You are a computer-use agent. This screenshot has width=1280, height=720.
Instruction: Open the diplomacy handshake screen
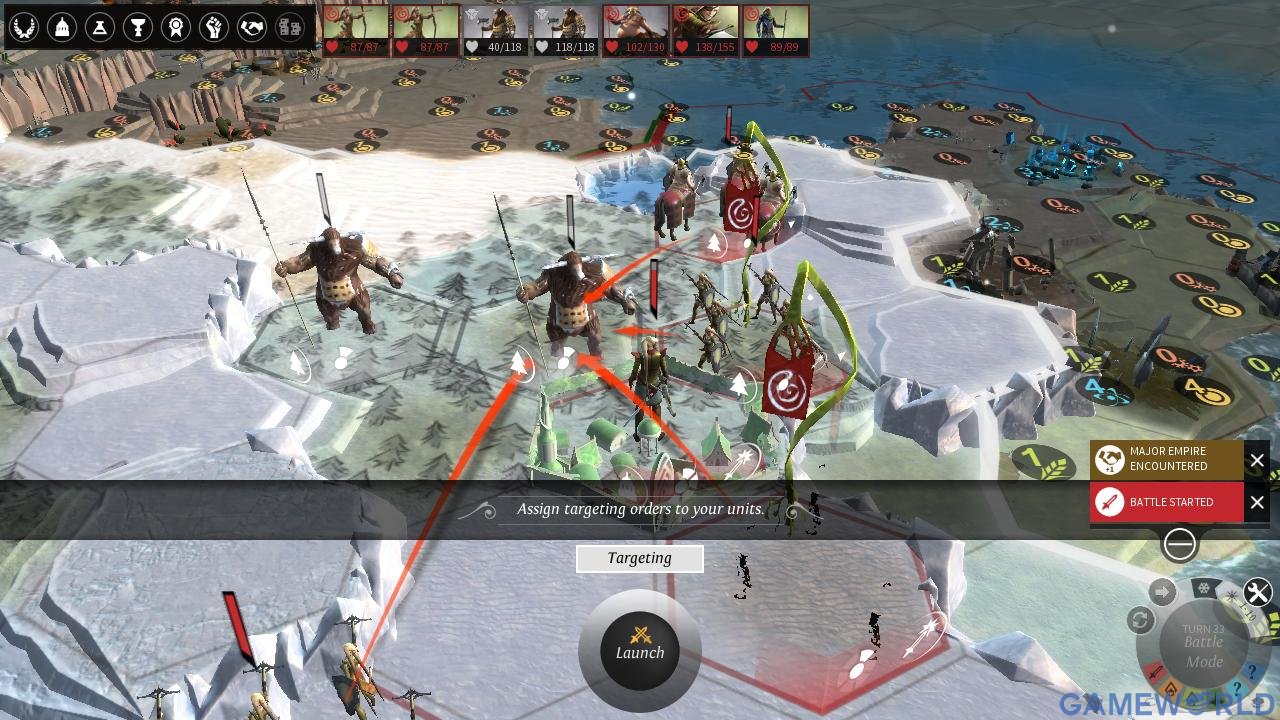coord(252,27)
